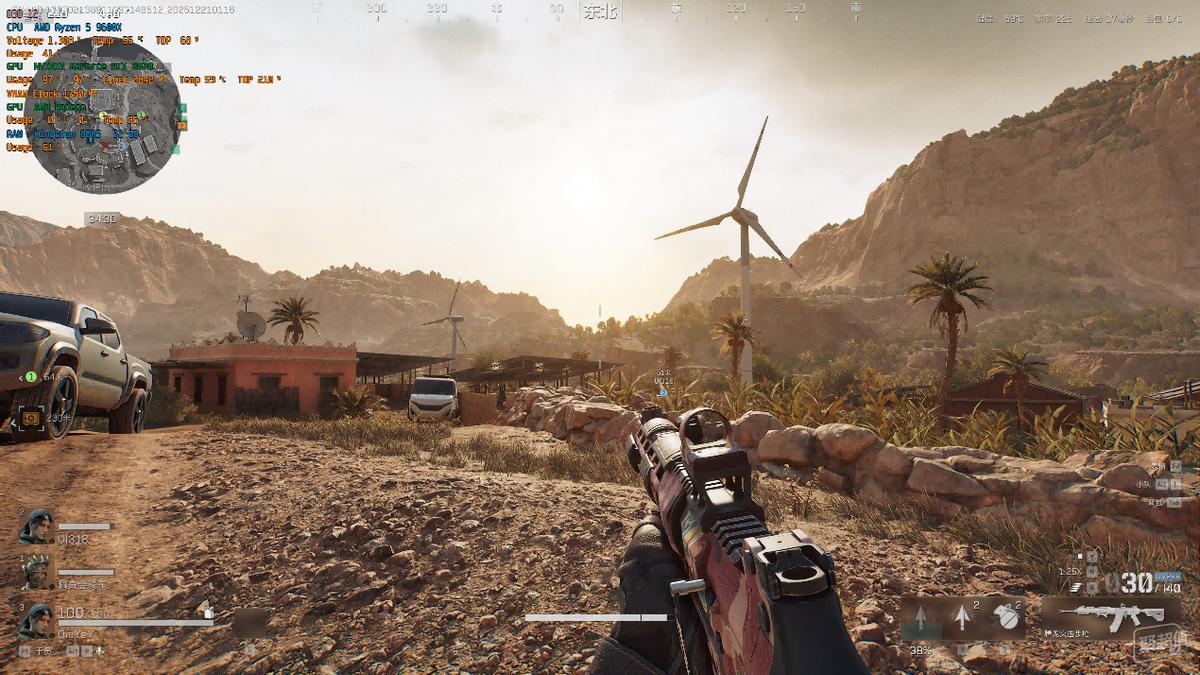1200x675 pixels.
Task: Select squad member UI316's portrait
Action: pos(36,527)
